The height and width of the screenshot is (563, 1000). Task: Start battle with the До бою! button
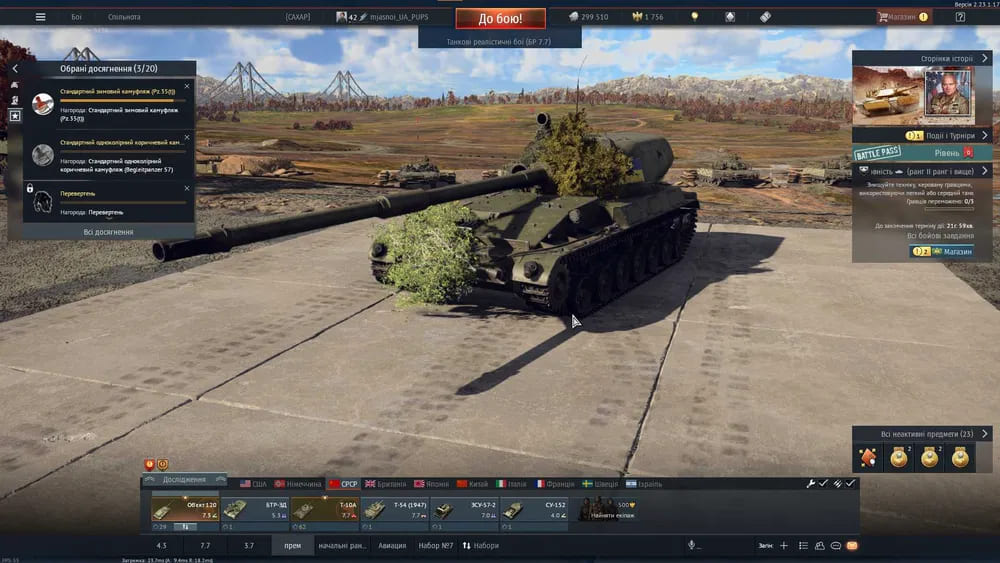[500, 18]
